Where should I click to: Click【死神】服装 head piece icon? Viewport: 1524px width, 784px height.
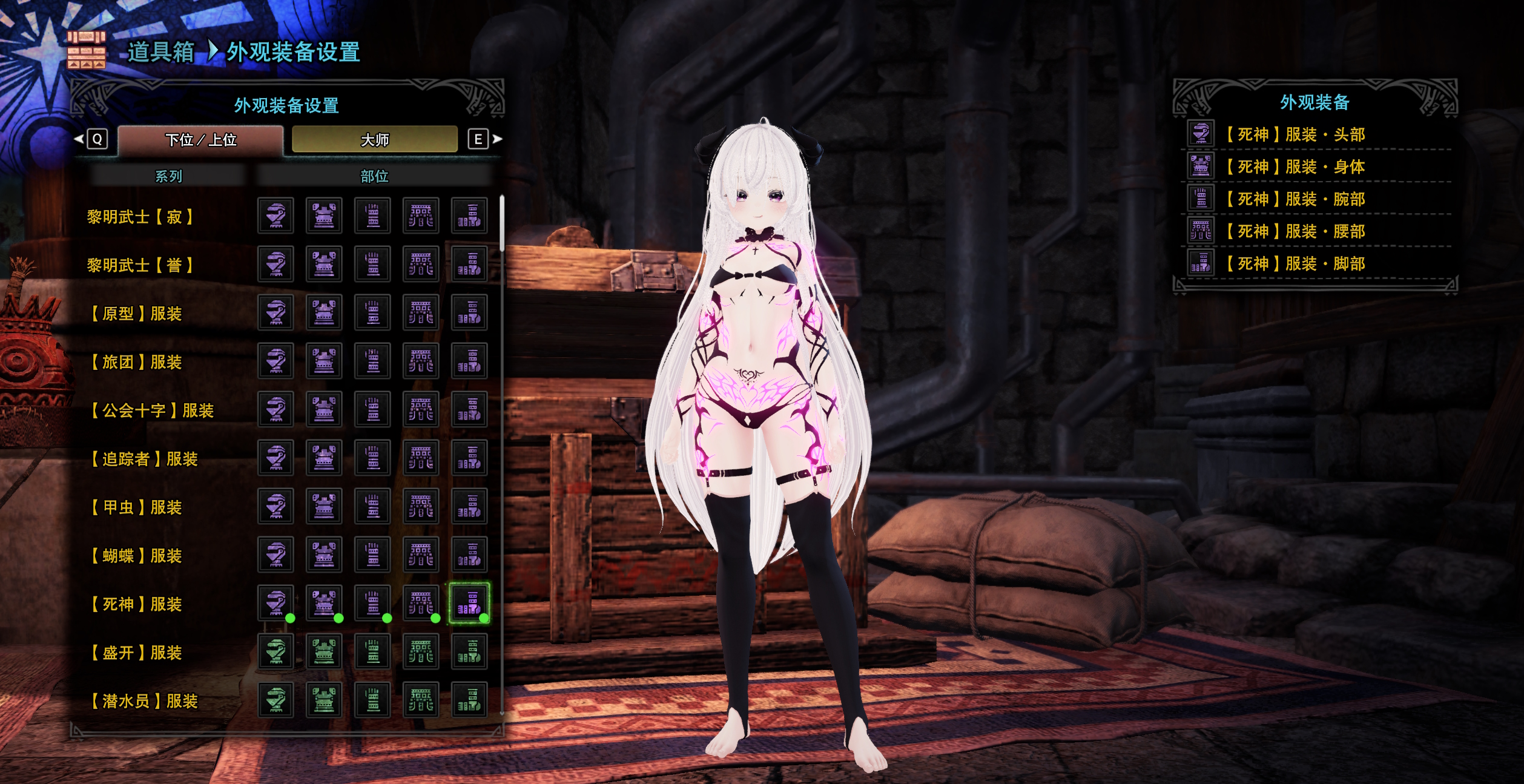click(275, 603)
